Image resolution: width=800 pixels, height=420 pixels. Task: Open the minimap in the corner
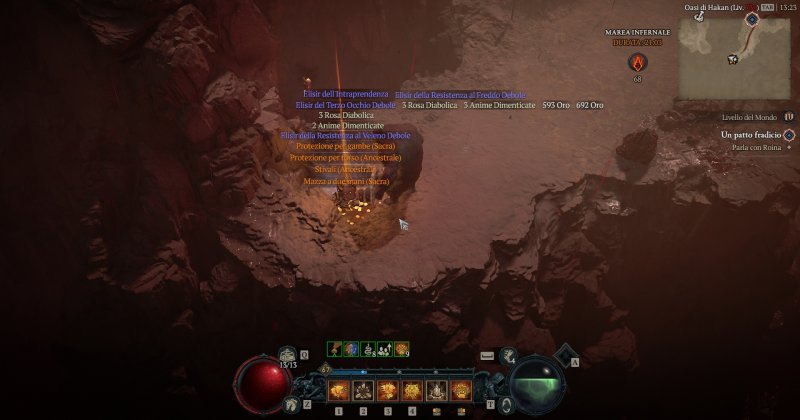click(734, 57)
